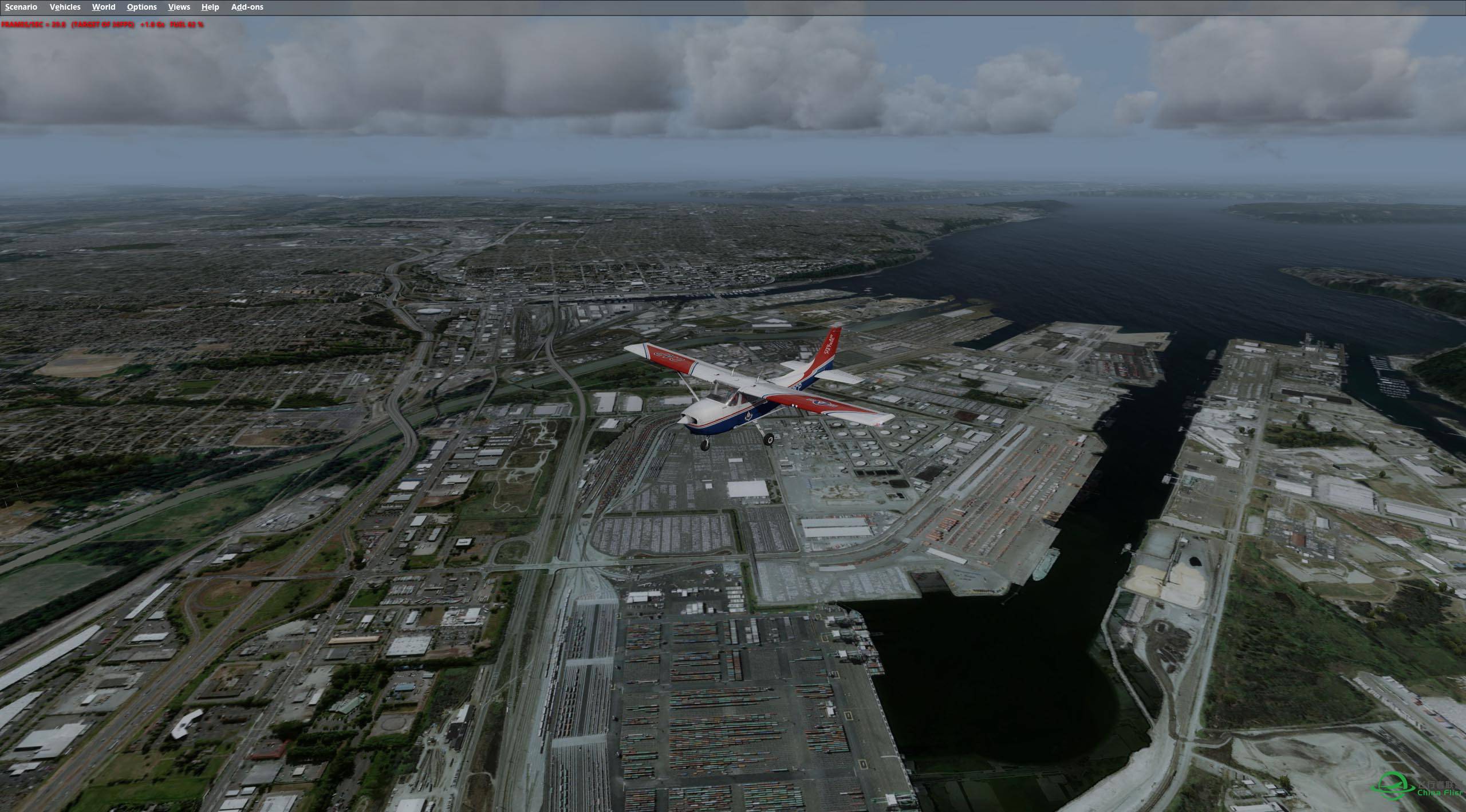Open the Vehicles menu
The width and height of the screenshot is (1466, 812).
[x=65, y=7]
